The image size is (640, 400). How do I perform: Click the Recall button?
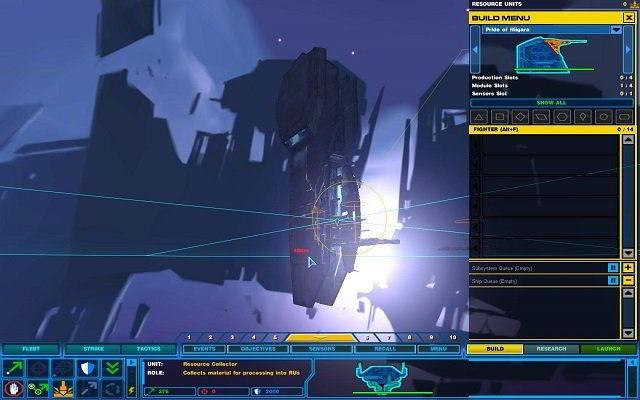383,349
